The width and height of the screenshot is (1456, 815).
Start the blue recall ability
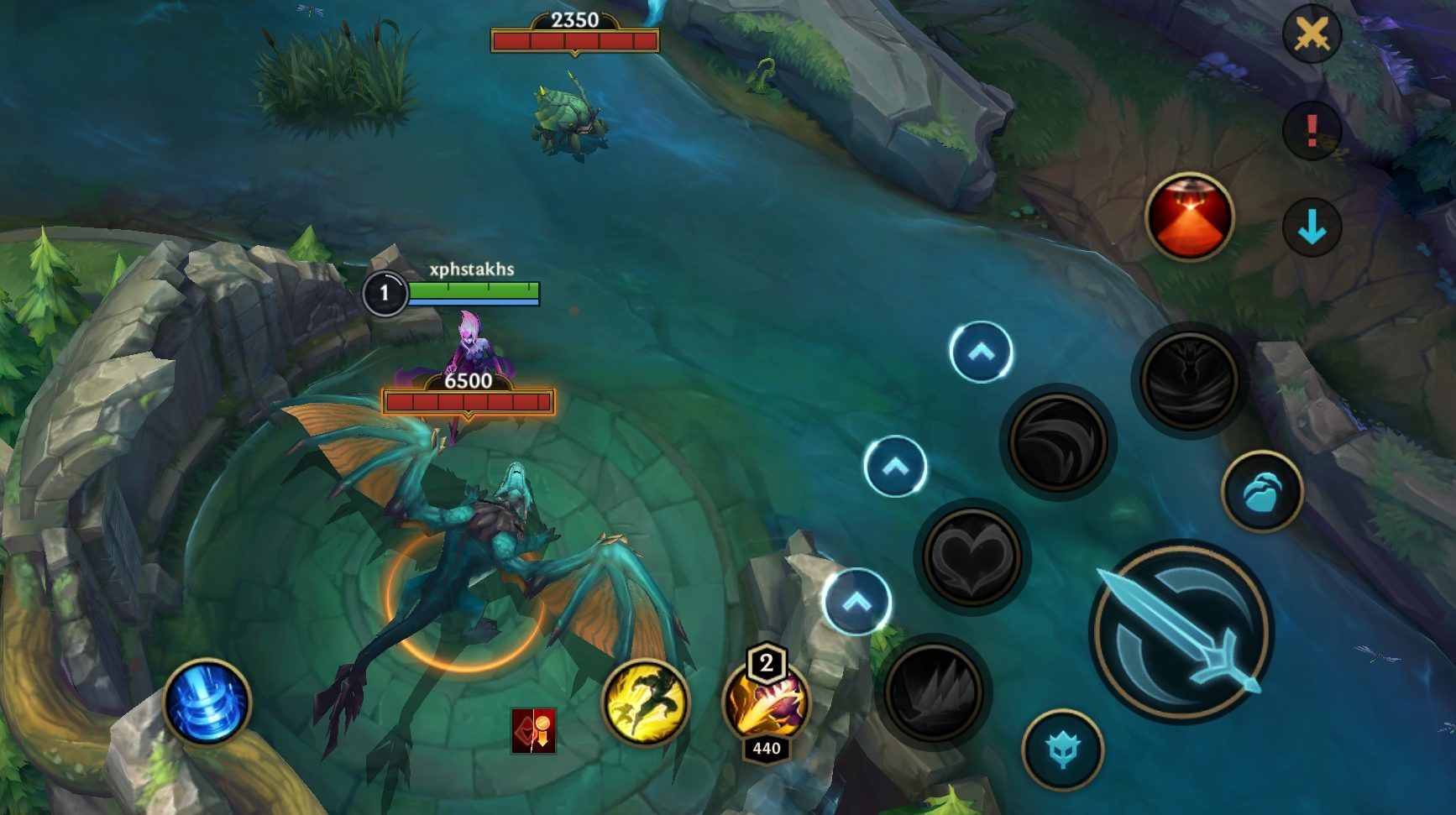[x=207, y=702]
